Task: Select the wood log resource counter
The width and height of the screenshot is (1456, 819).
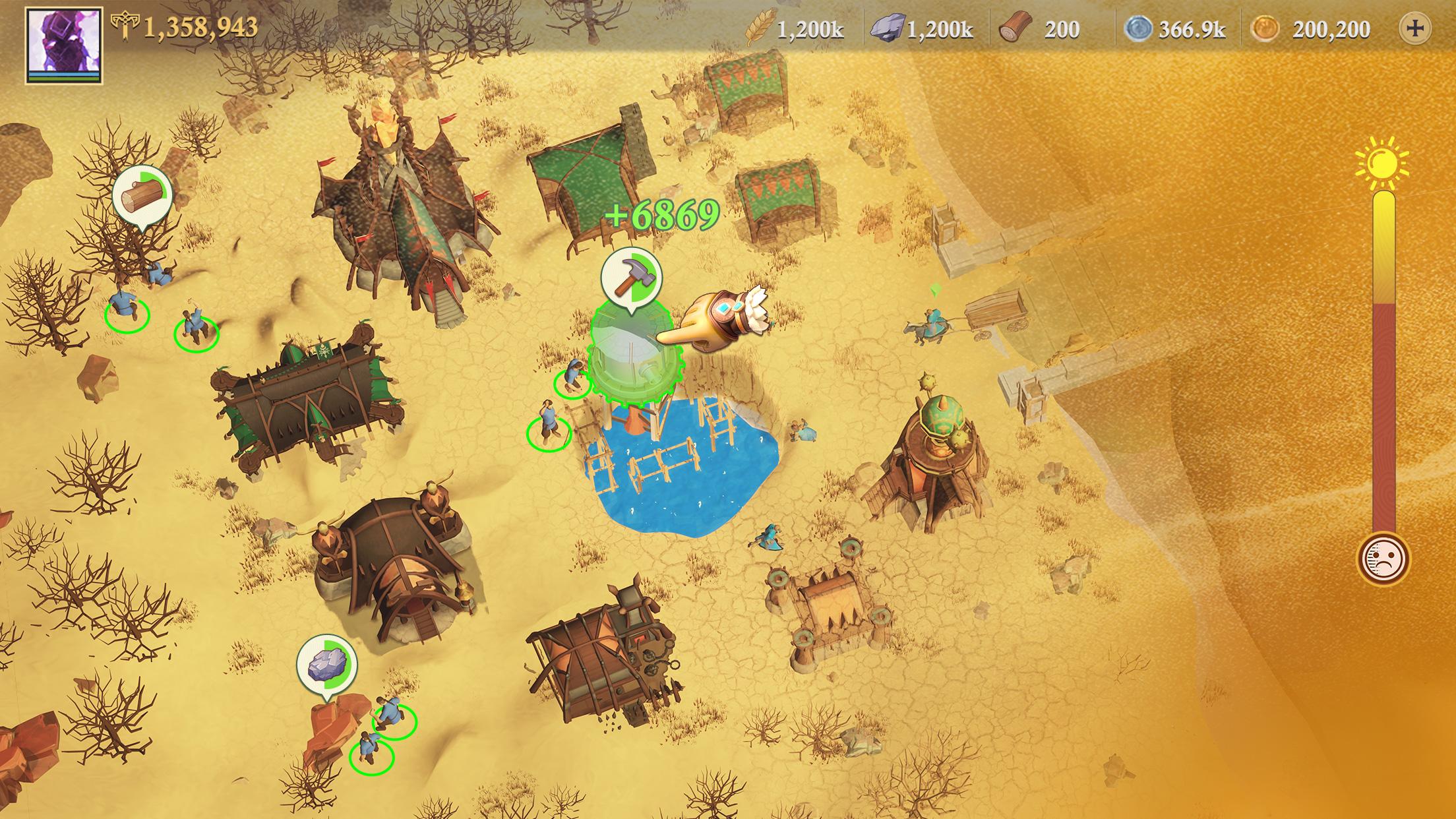Action: click(1041, 30)
